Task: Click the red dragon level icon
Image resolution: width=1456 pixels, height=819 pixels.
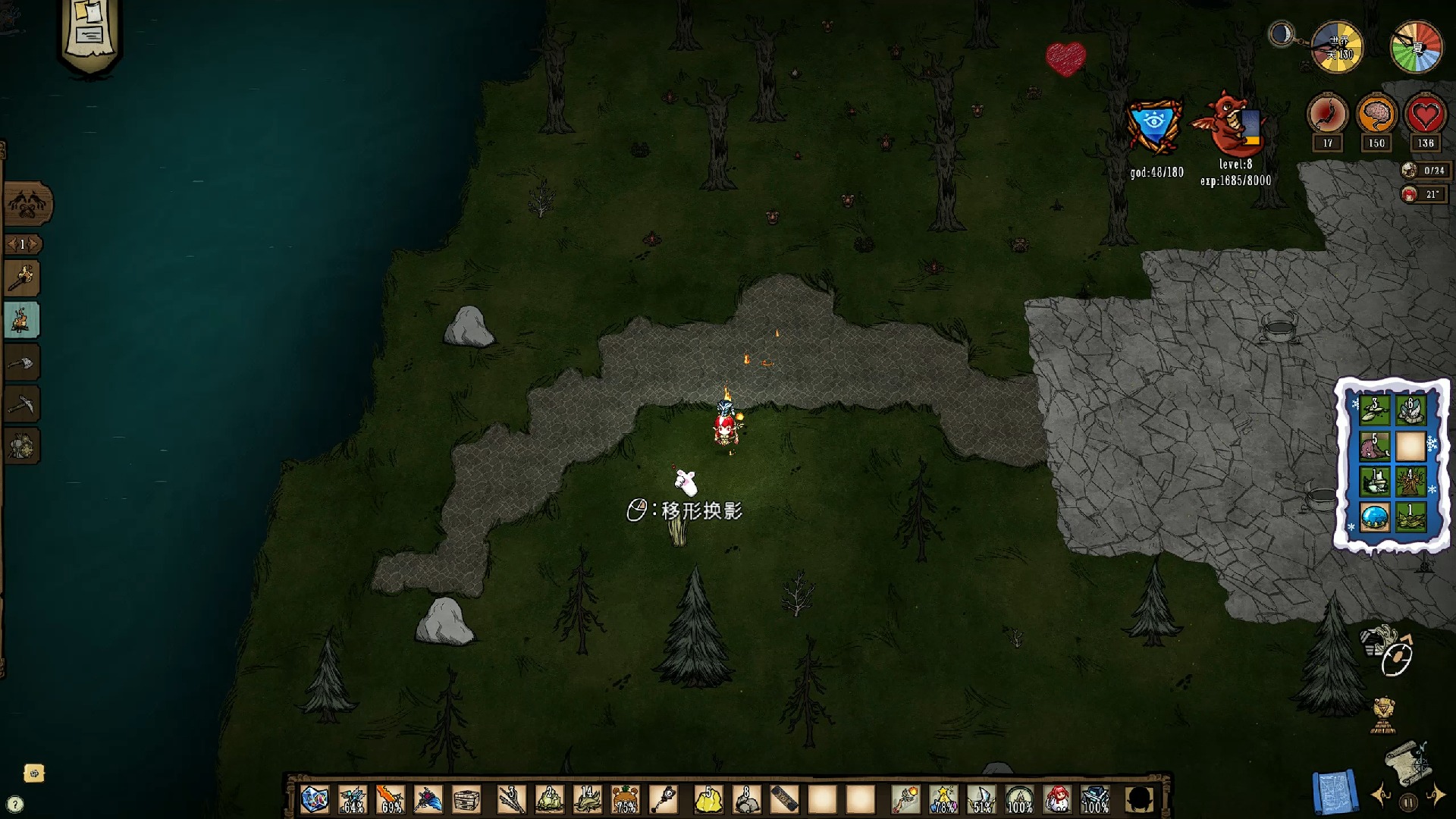Action: pyautogui.click(x=1225, y=125)
